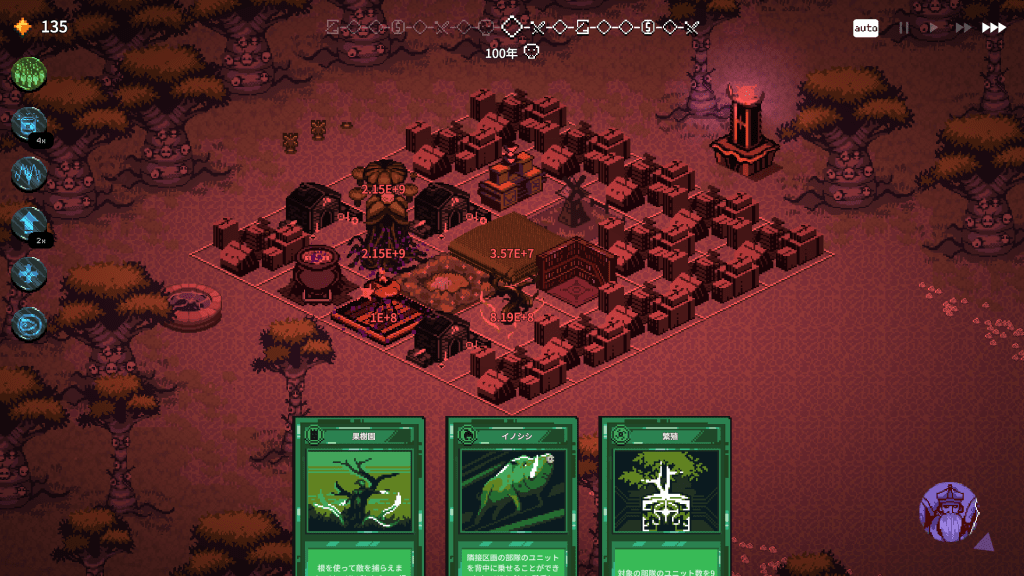Use the blue four-way cross ability

29,274
